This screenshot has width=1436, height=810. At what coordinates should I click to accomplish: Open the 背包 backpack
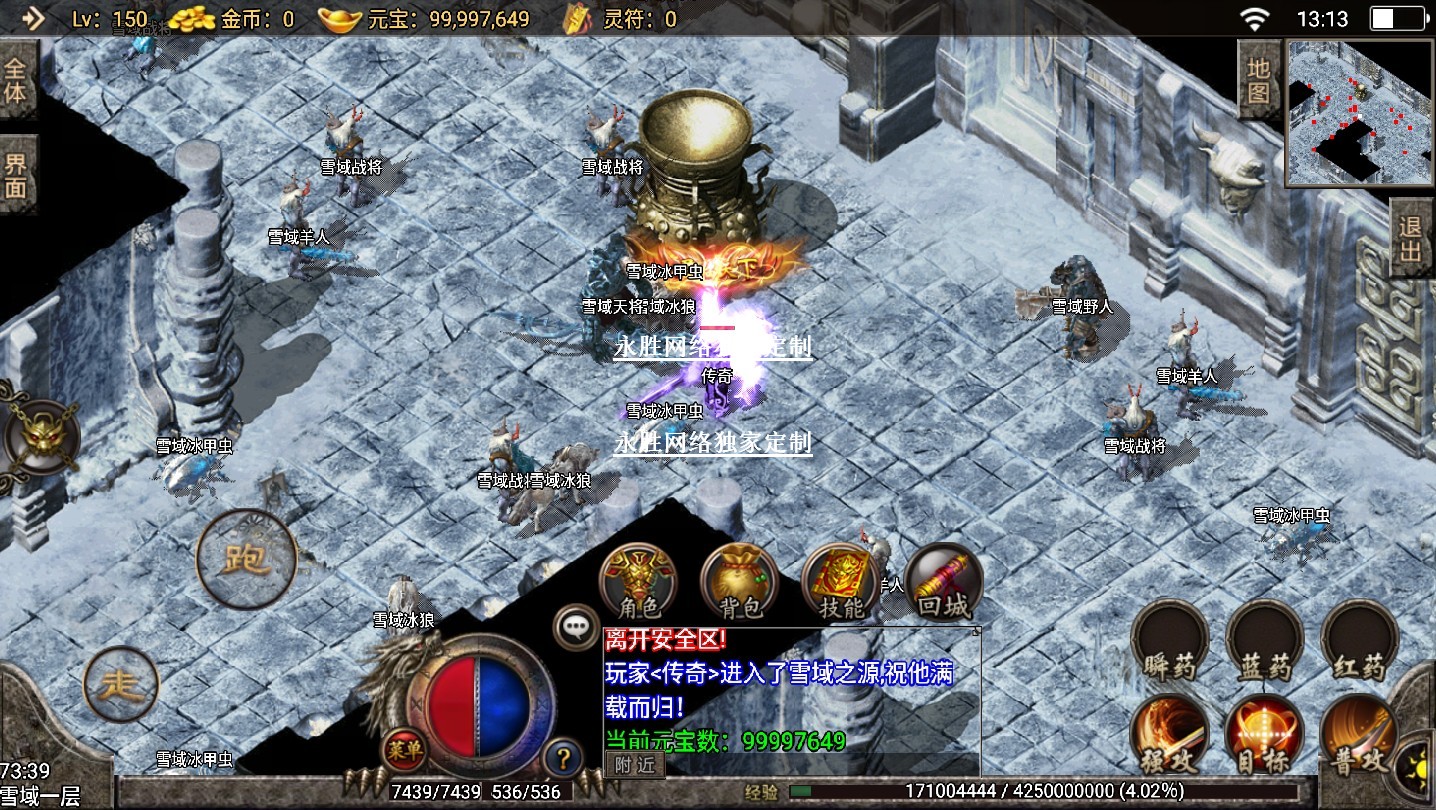(739, 583)
